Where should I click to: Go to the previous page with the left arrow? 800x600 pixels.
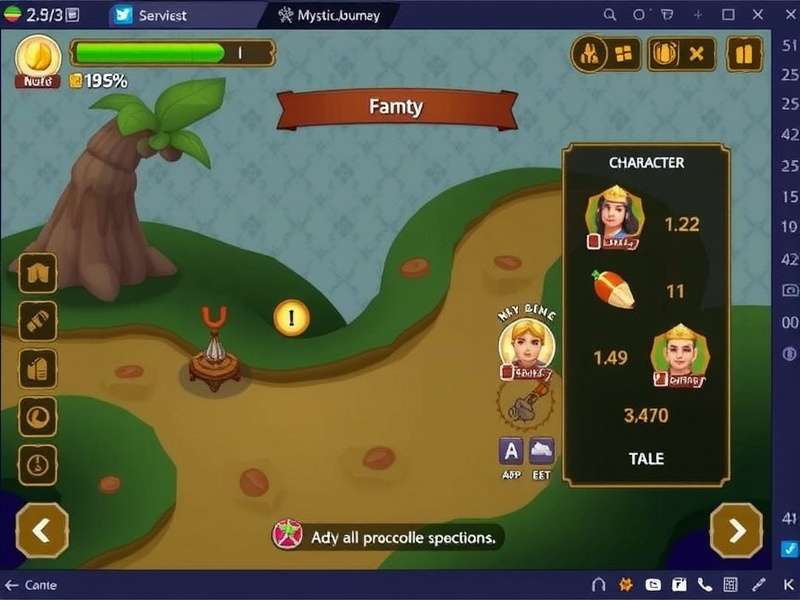click(x=41, y=530)
